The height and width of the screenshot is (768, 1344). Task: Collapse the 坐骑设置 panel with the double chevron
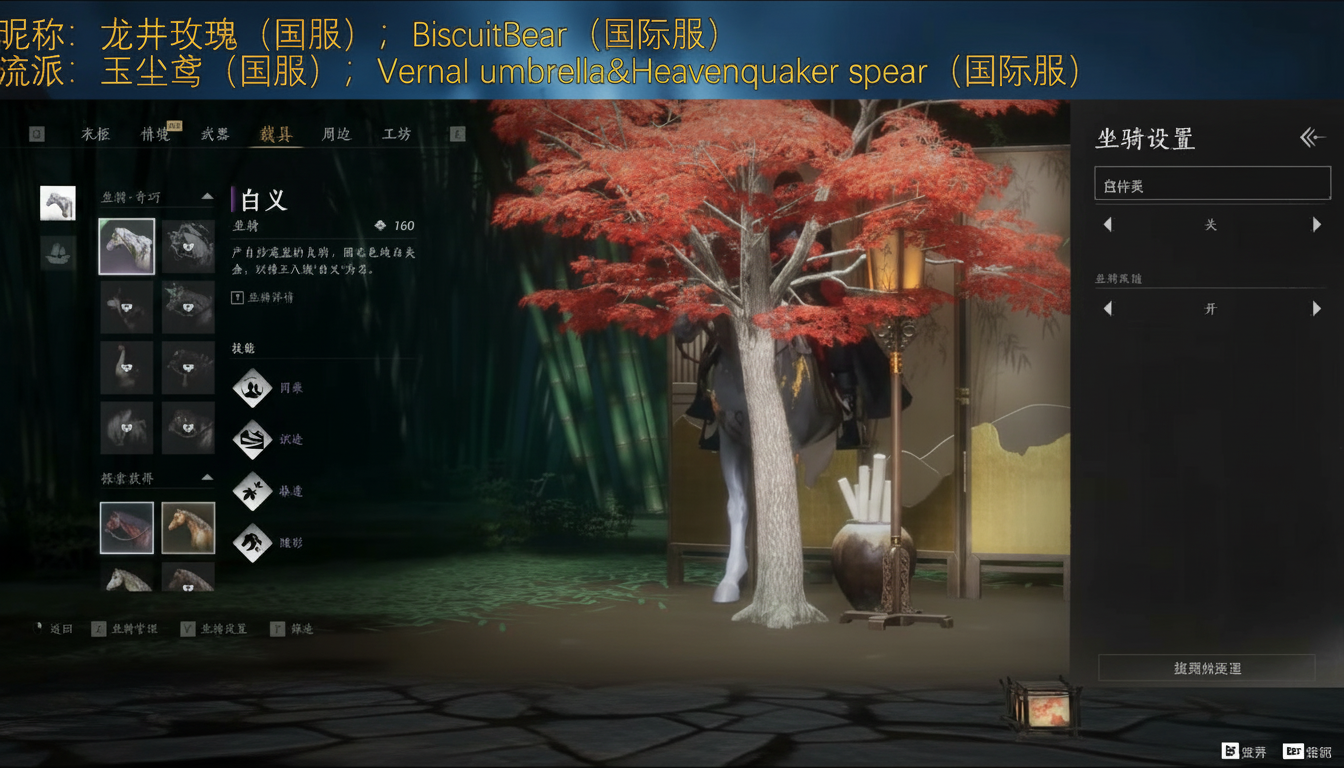tap(1312, 139)
